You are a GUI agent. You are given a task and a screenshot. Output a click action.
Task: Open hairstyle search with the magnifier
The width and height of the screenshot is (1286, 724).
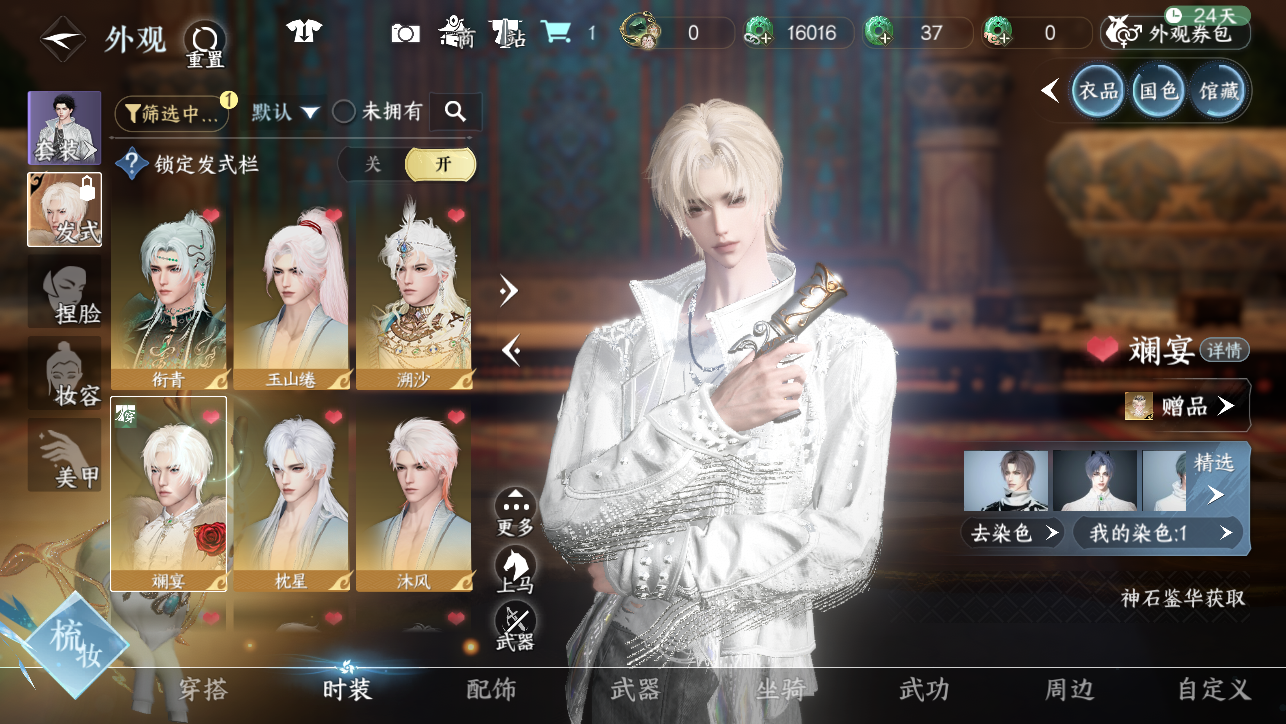456,112
